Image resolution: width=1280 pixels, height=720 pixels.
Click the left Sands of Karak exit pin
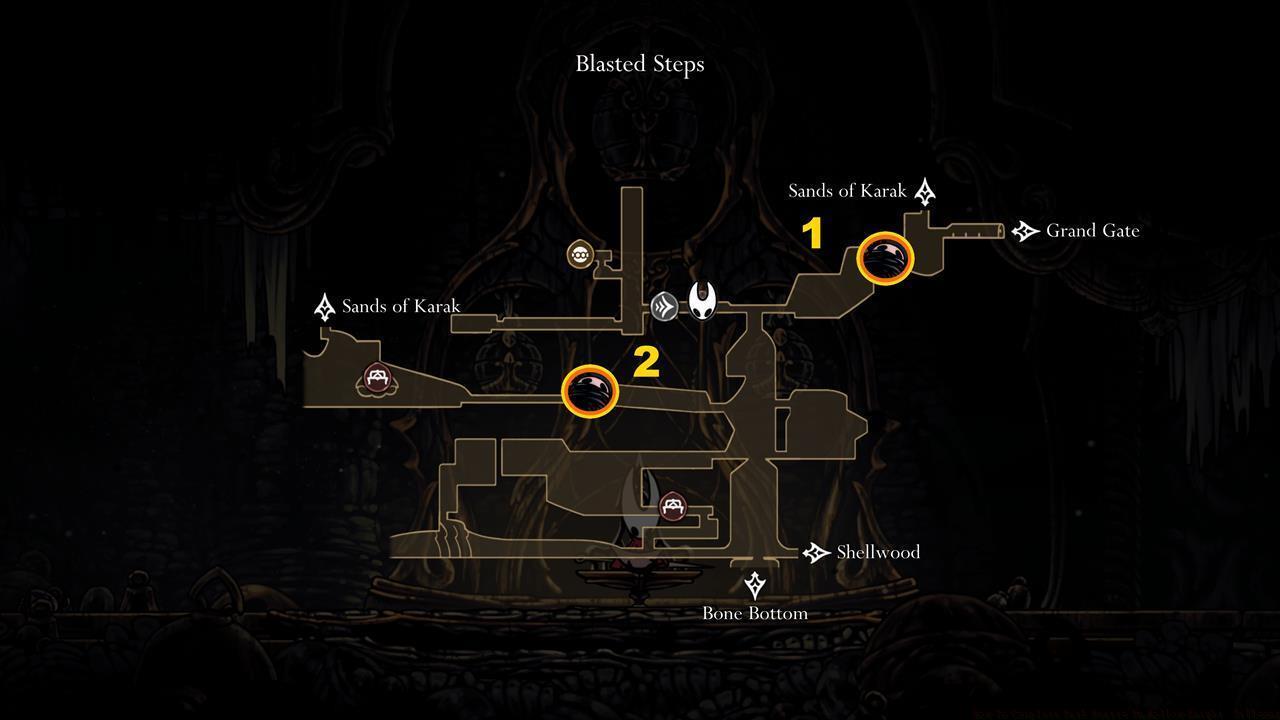pyautogui.click(x=324, y=306)
